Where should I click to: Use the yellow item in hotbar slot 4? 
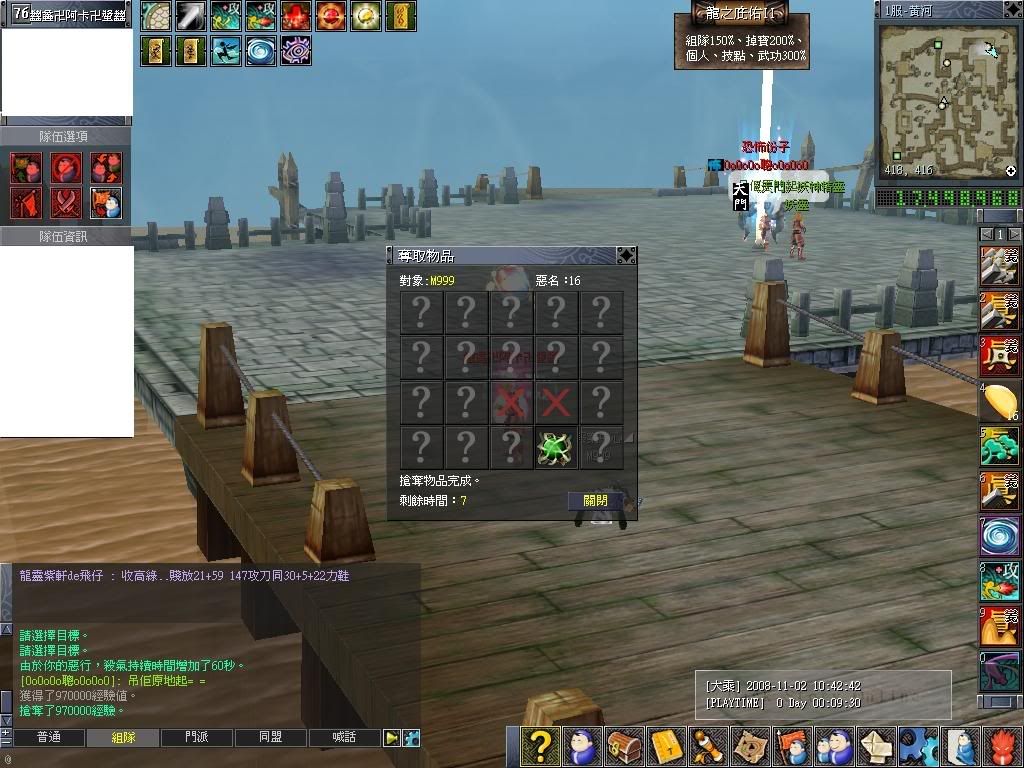pyautogui.click(x=999, y=401)
